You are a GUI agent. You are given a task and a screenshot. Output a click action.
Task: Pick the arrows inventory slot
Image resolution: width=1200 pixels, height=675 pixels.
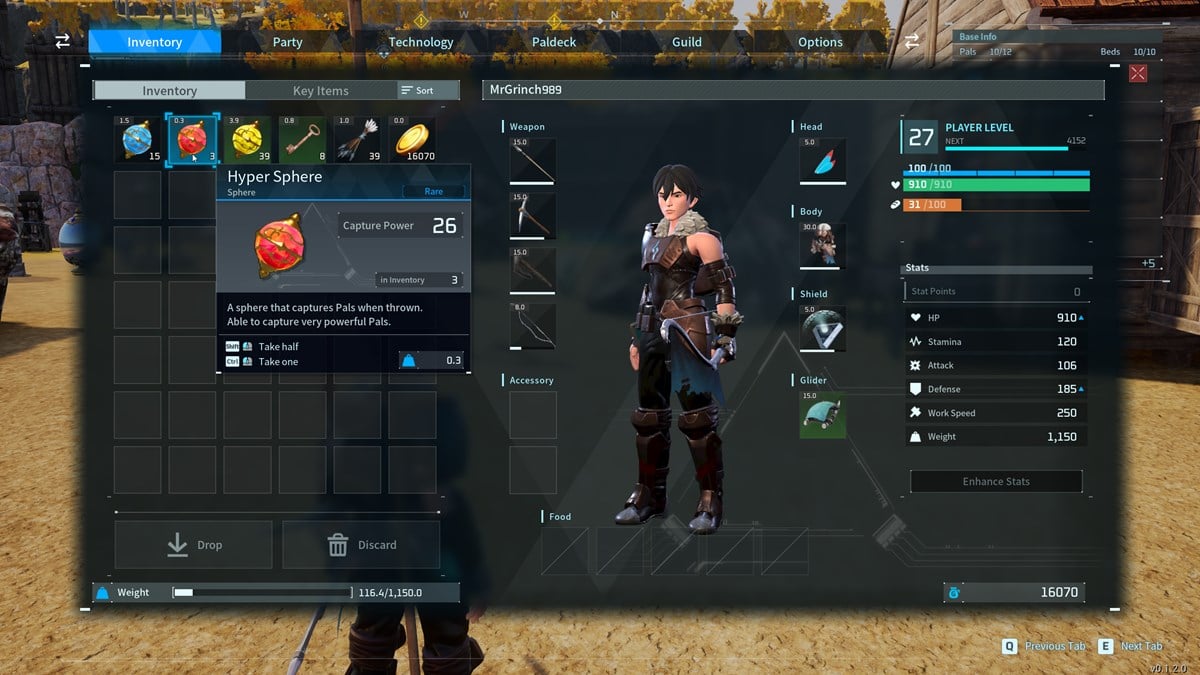click(357, 140)
